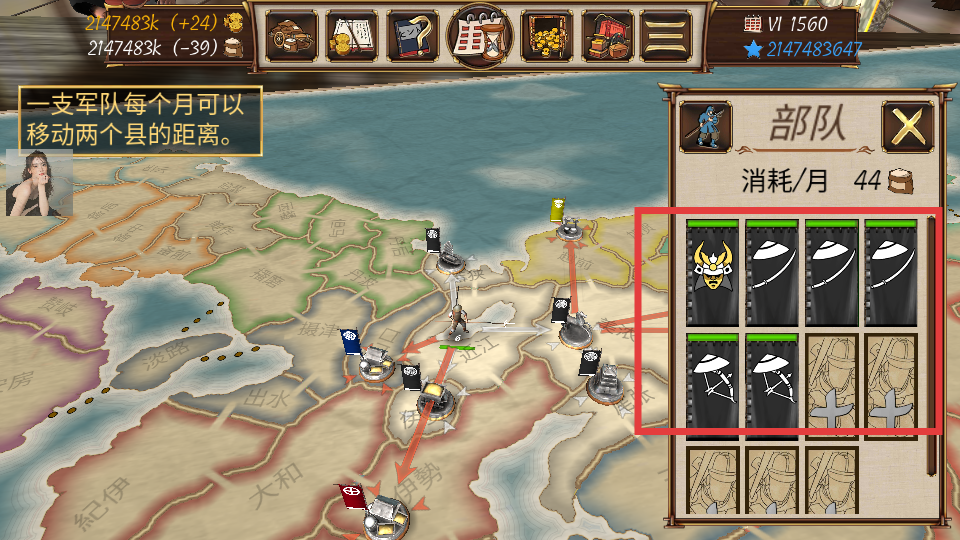This screenshot has height=540, width=960.
Task: Open the three-bar main menu
Action: click(665, 37)
